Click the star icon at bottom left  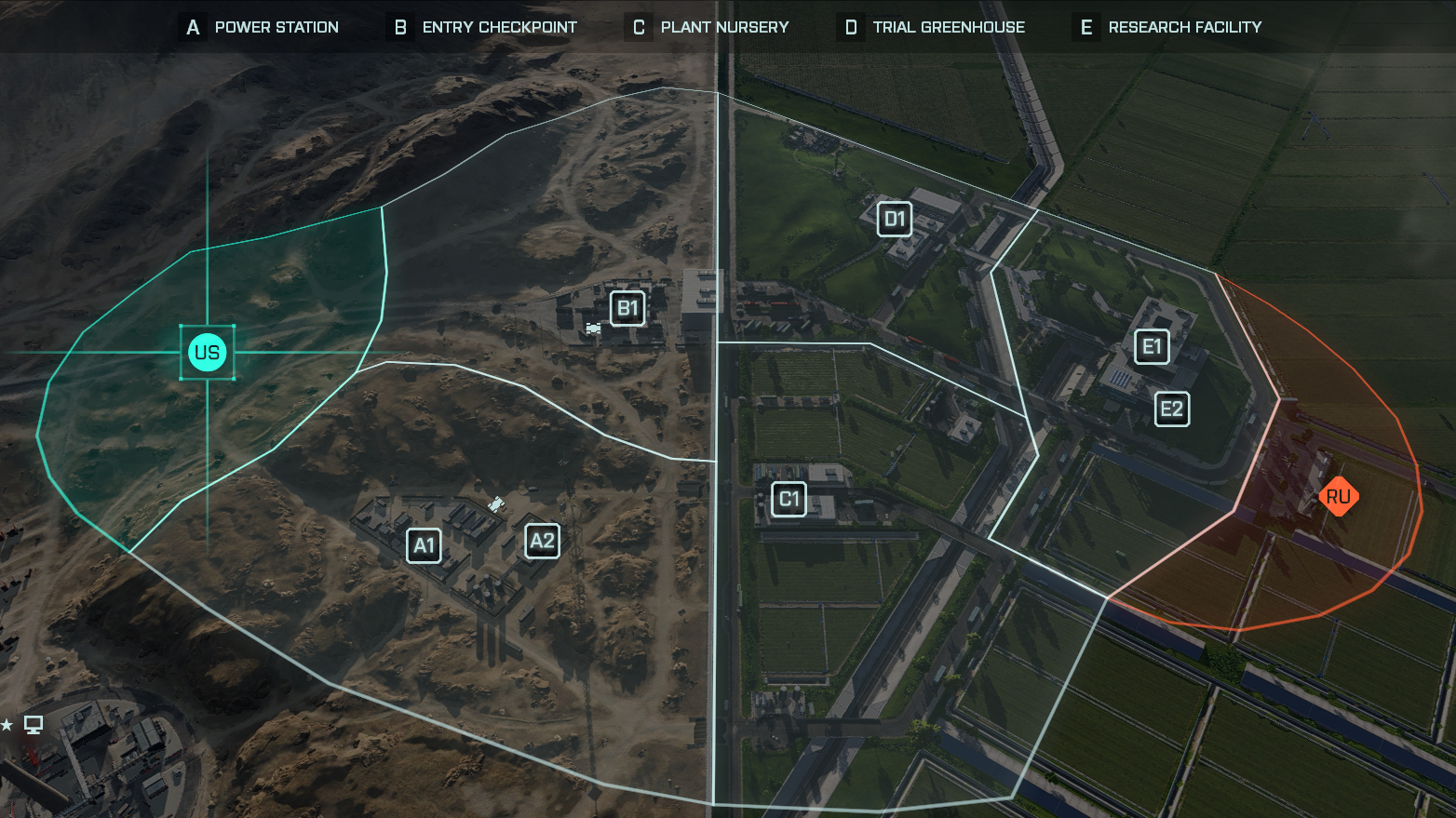tap(7, 724)
